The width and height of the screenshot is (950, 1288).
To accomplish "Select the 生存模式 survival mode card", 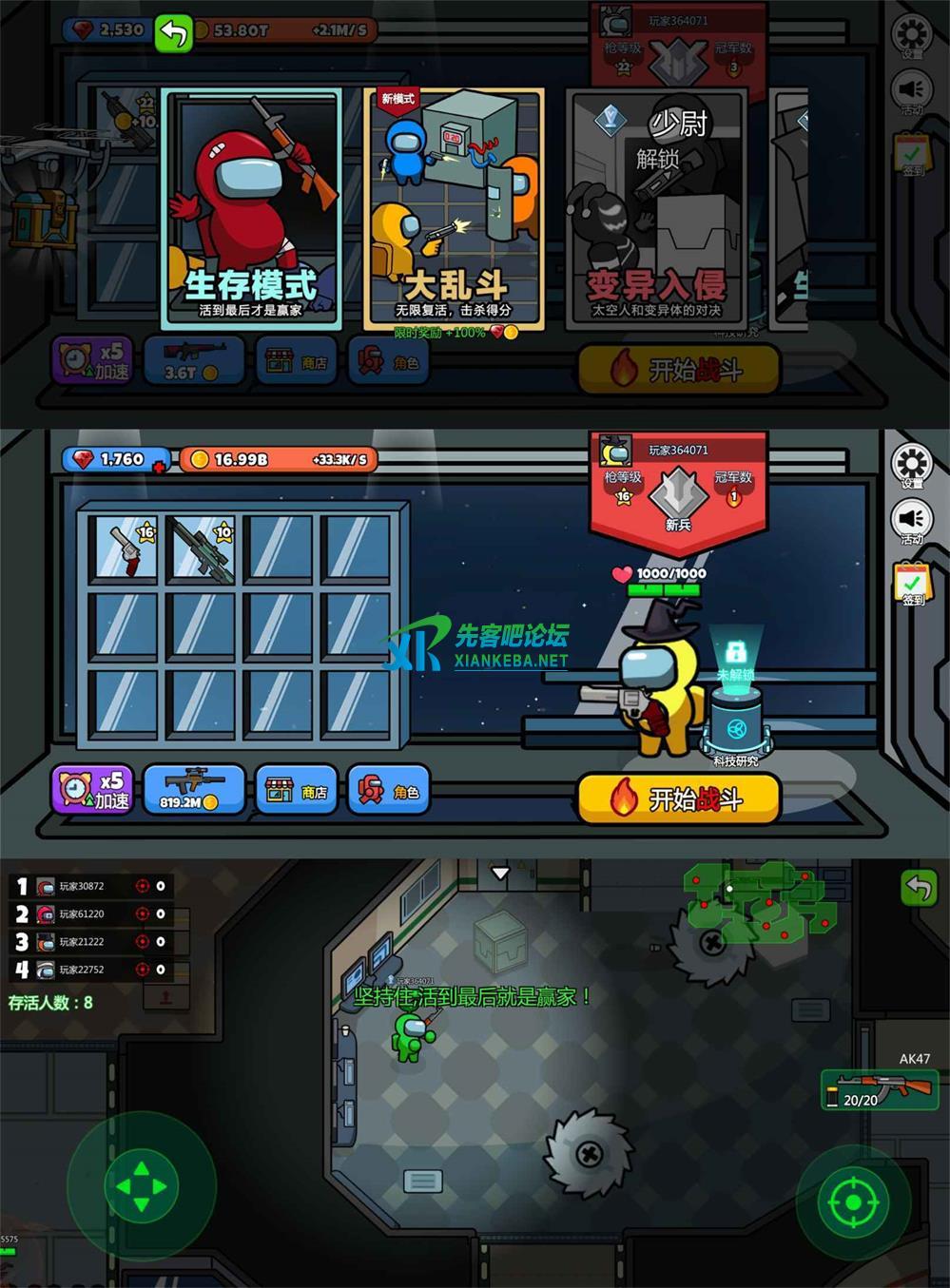I will (251, 207).
